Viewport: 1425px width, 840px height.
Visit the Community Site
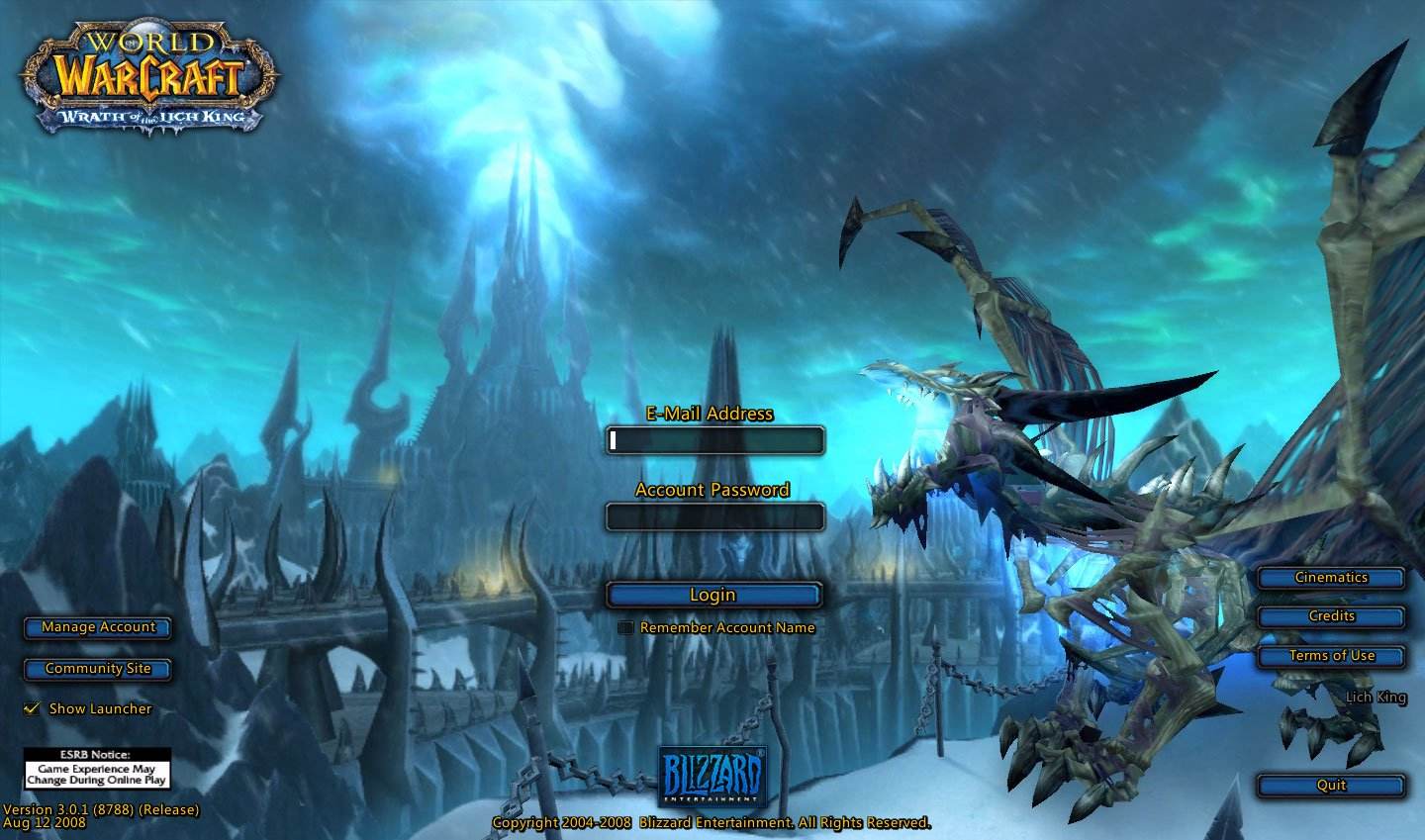98,669
